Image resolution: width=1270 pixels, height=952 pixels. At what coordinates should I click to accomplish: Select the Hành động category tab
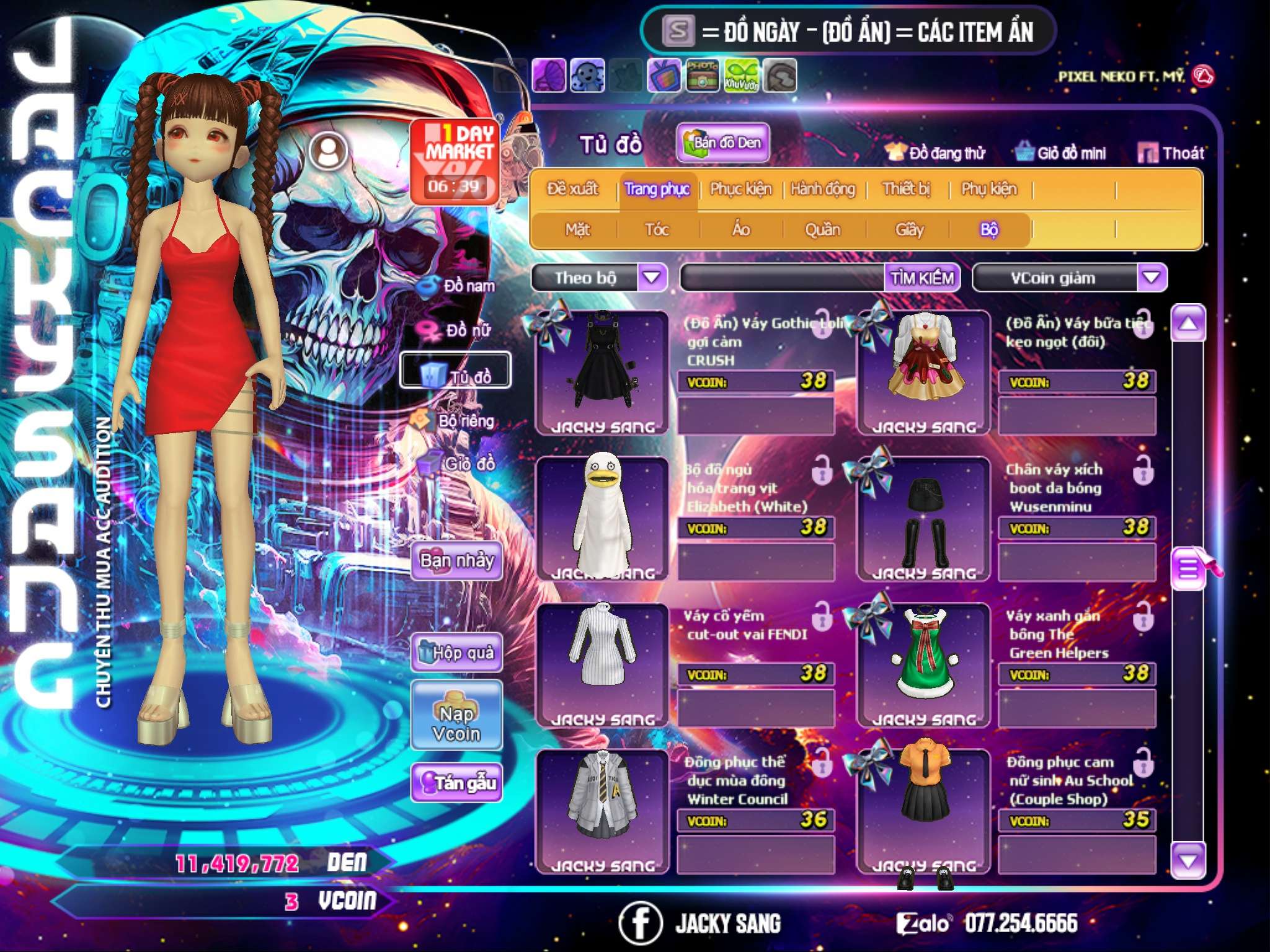tap(823, 189)
